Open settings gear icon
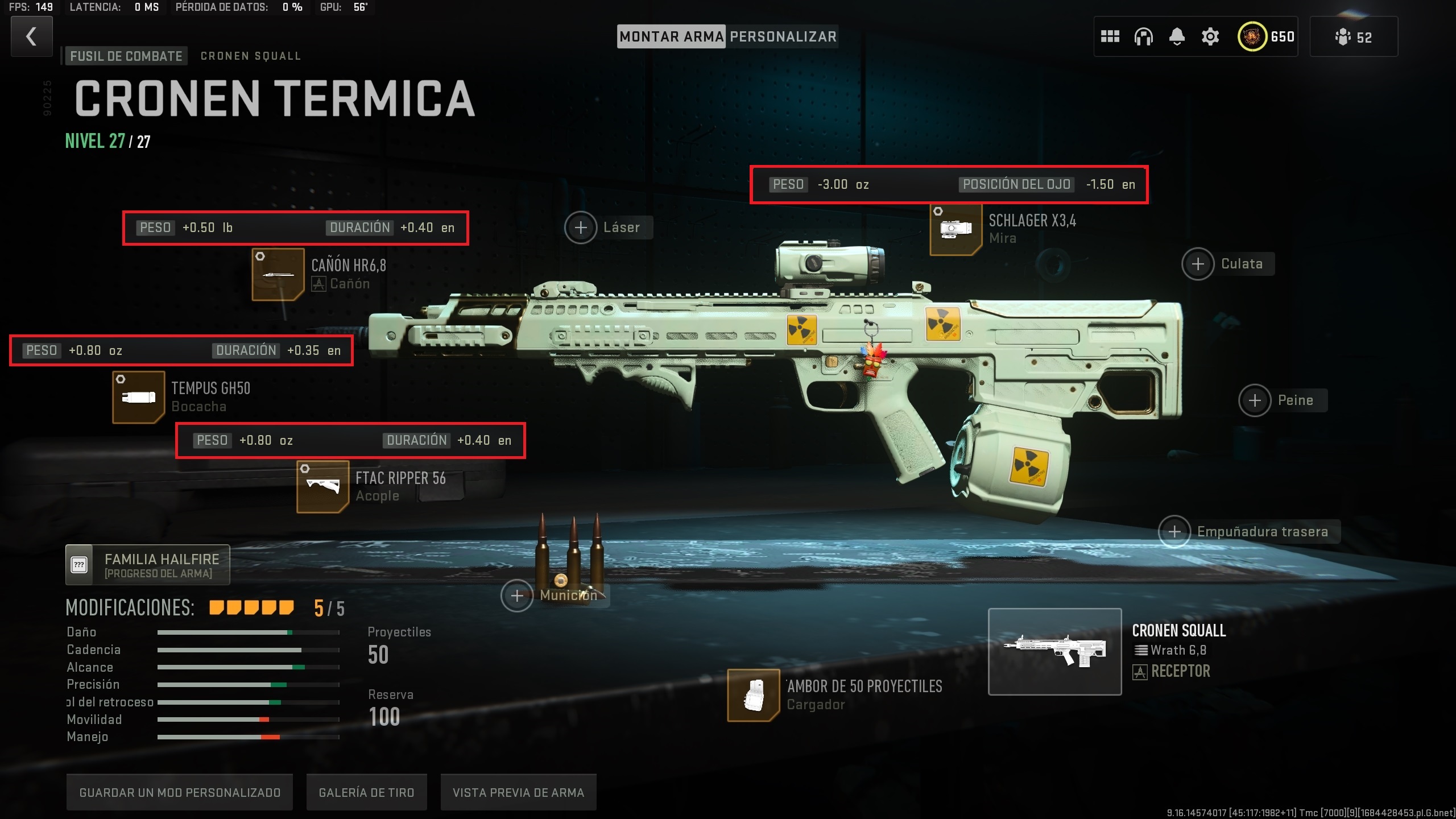Screen dimensions: 1456x819 pyautogui.click(x=1210, y=37)
